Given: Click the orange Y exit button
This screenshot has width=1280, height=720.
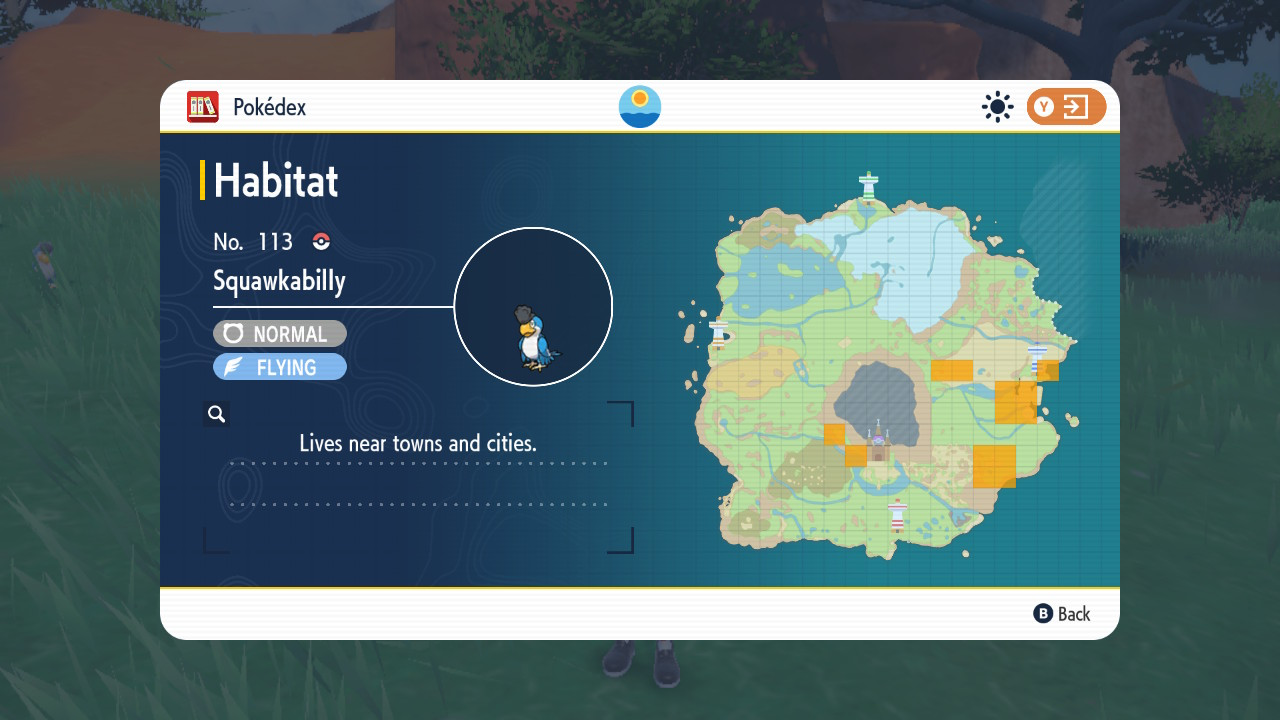Looking at the screenshot, I should 1066,107.
